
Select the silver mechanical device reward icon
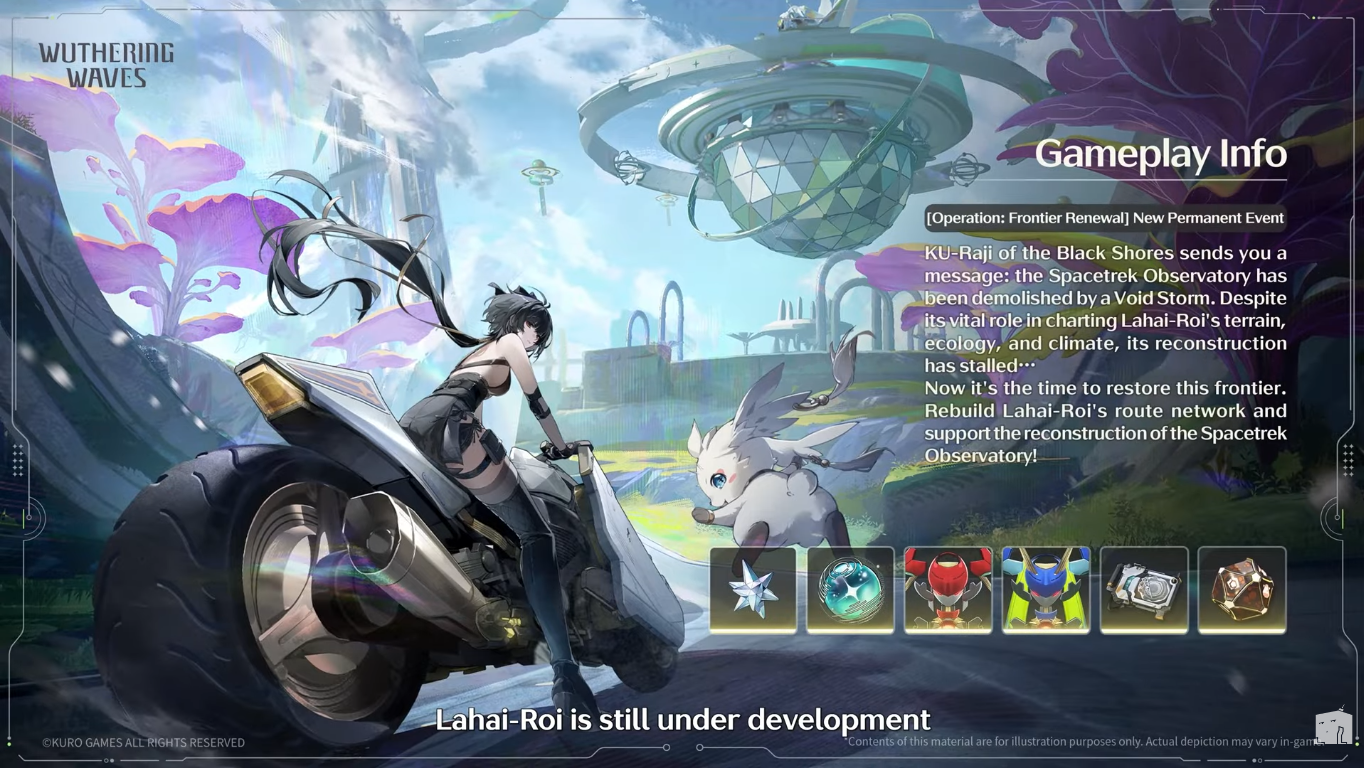[1144, 590]
